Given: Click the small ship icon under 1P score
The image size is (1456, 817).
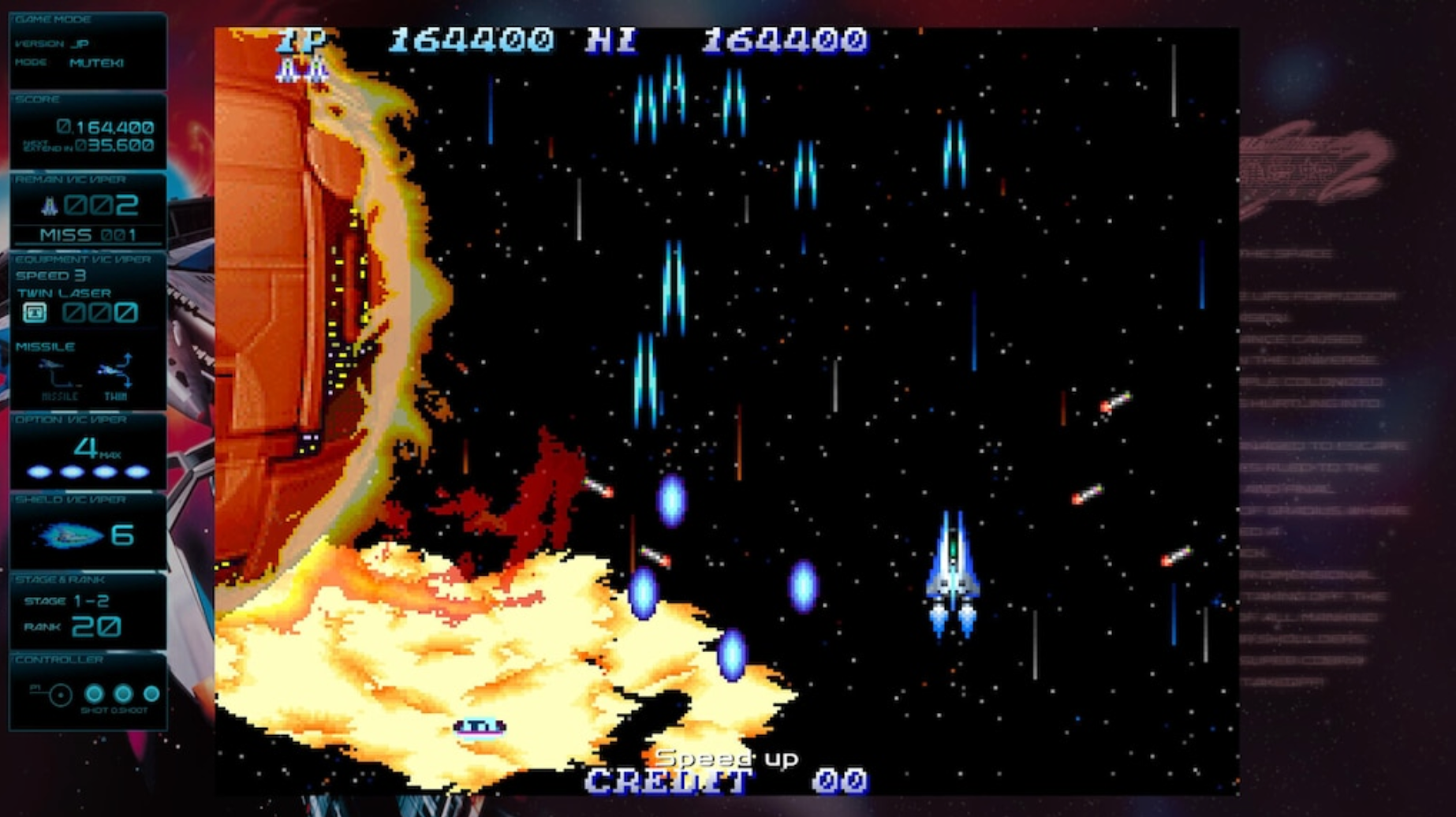Looking at the screenshot, I should [x=300, y=69].
